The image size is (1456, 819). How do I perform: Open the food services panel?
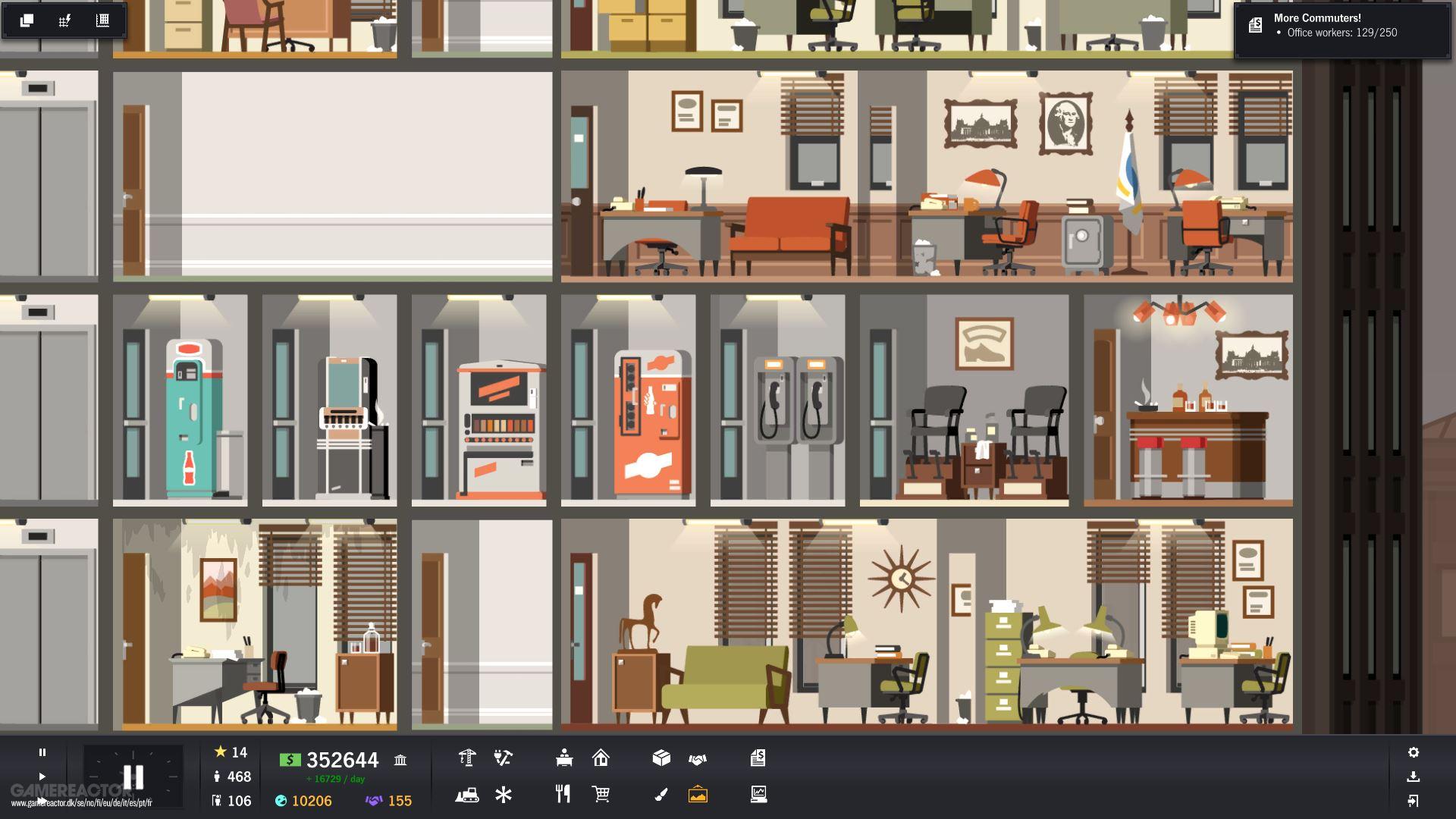pos(562,795)
